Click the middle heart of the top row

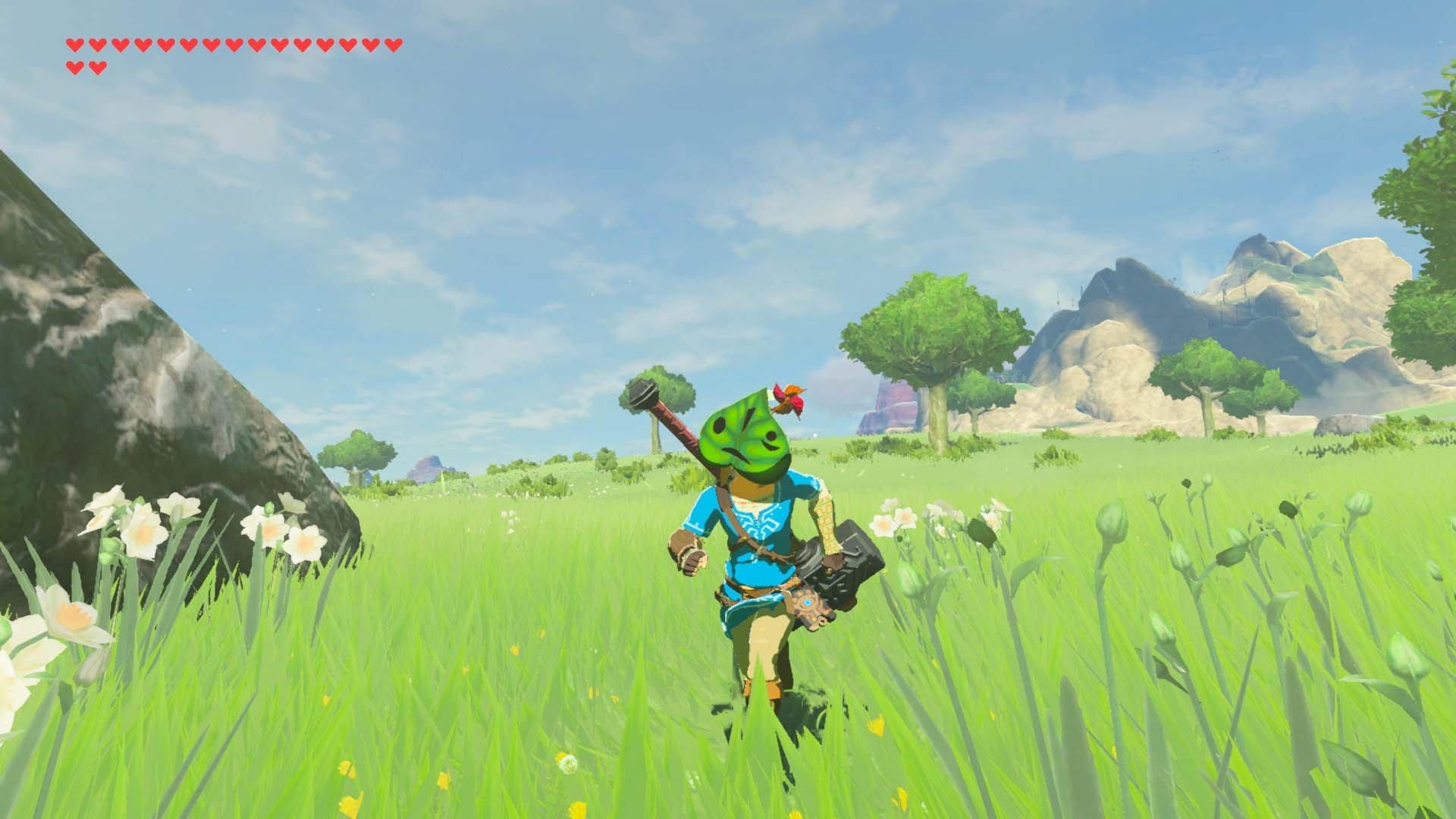coord(233,44)
